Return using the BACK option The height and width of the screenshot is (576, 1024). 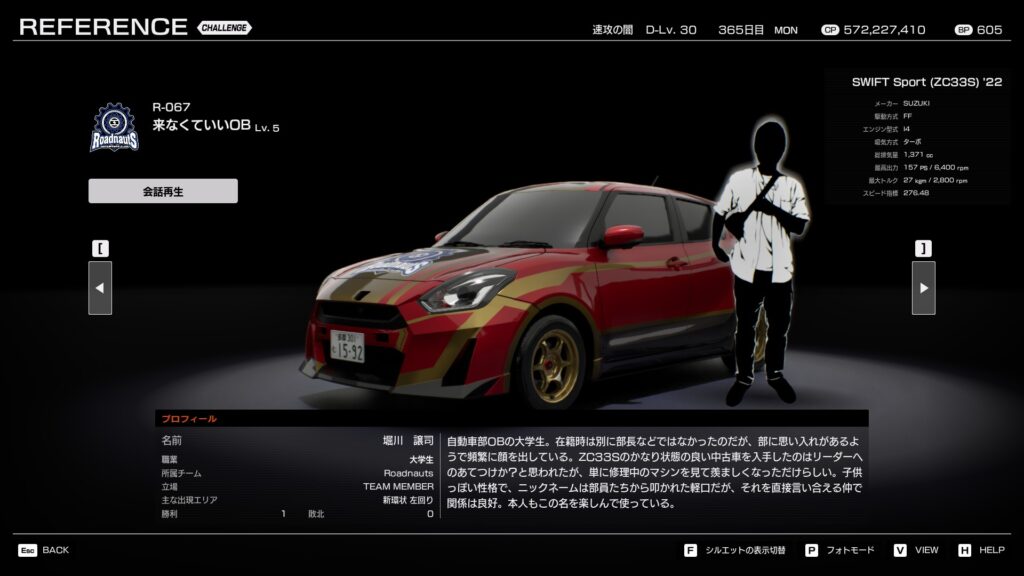(44, 550)
